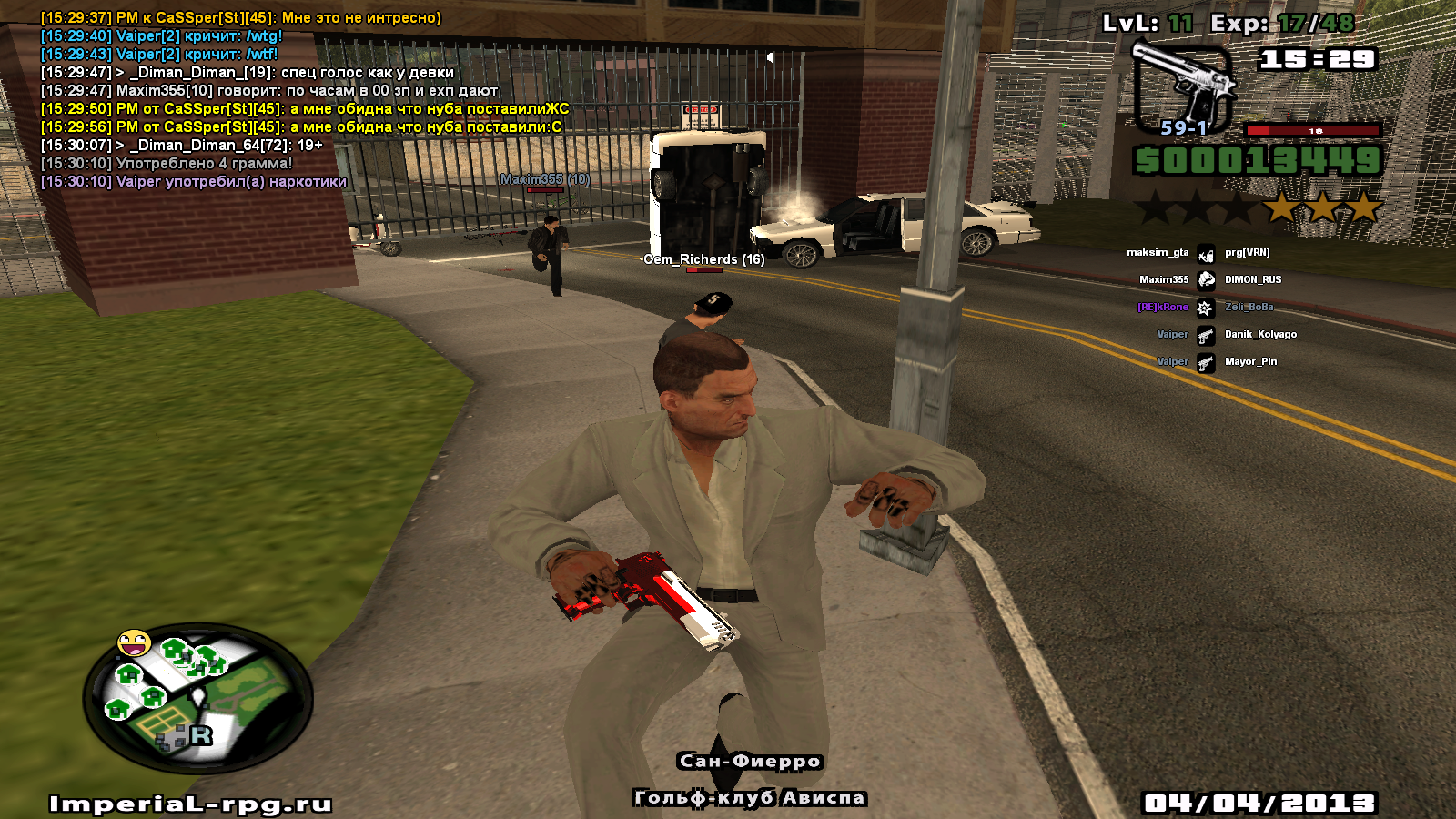Click the kill feed row with DIMON_RUS
The width and height of the screenshot is (1456, 819).
pyautogui.click(x=1205, y=280)
